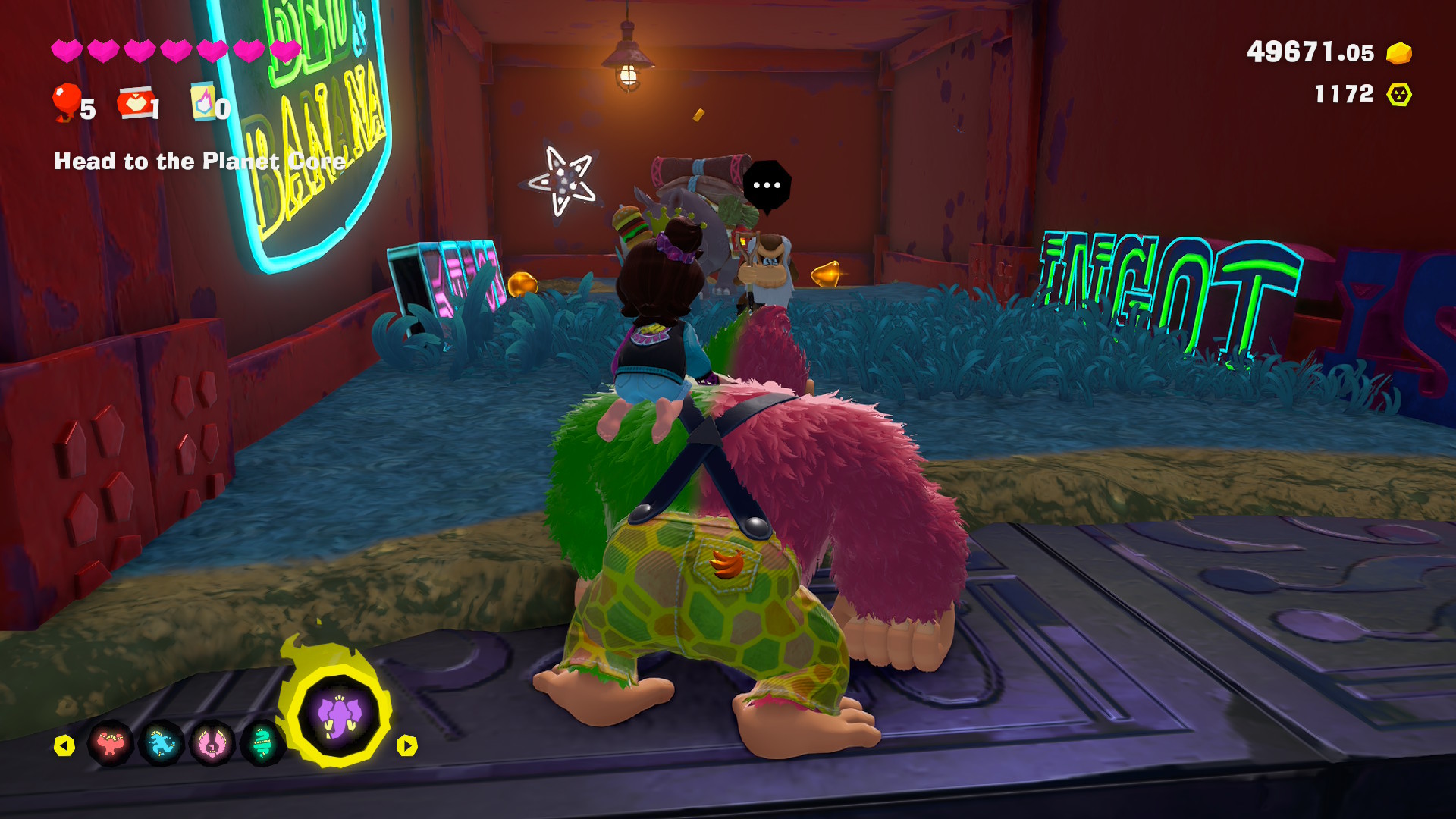Select the yellow flame juice can
This screenshot has height=819, width=1456.
click(203, 102)
